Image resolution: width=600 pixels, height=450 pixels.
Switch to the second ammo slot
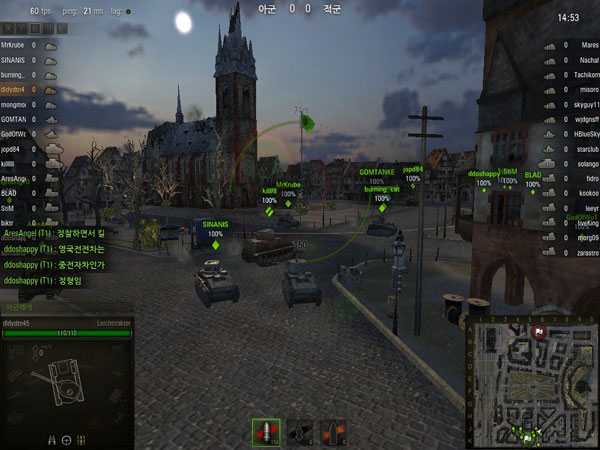pyautogui.click(x=300, y=432)
